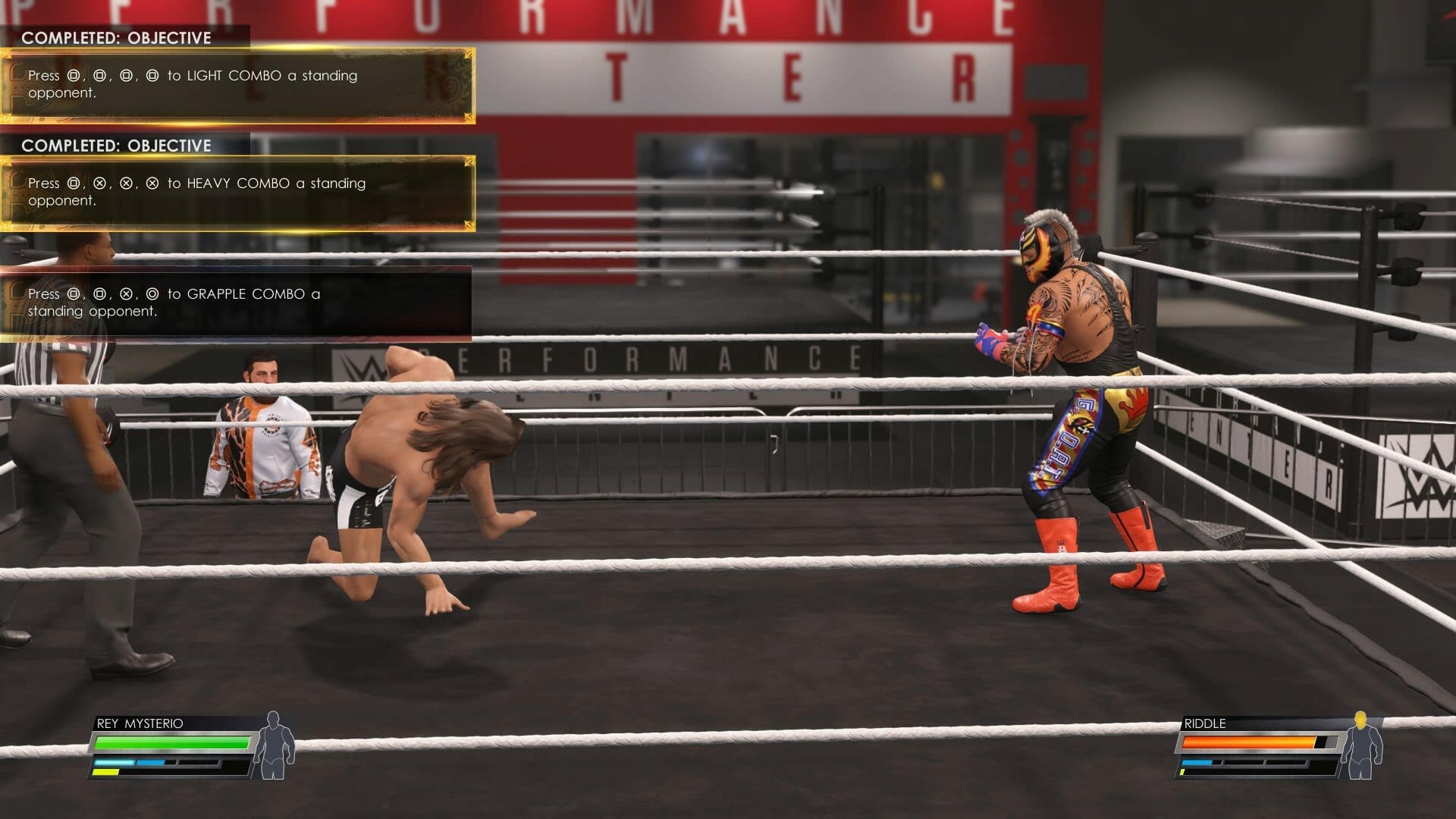The image size is (1456, 819).
Task: Open the GRAPPLE COMBO objective entry
Action: click(x=235, y=303)
